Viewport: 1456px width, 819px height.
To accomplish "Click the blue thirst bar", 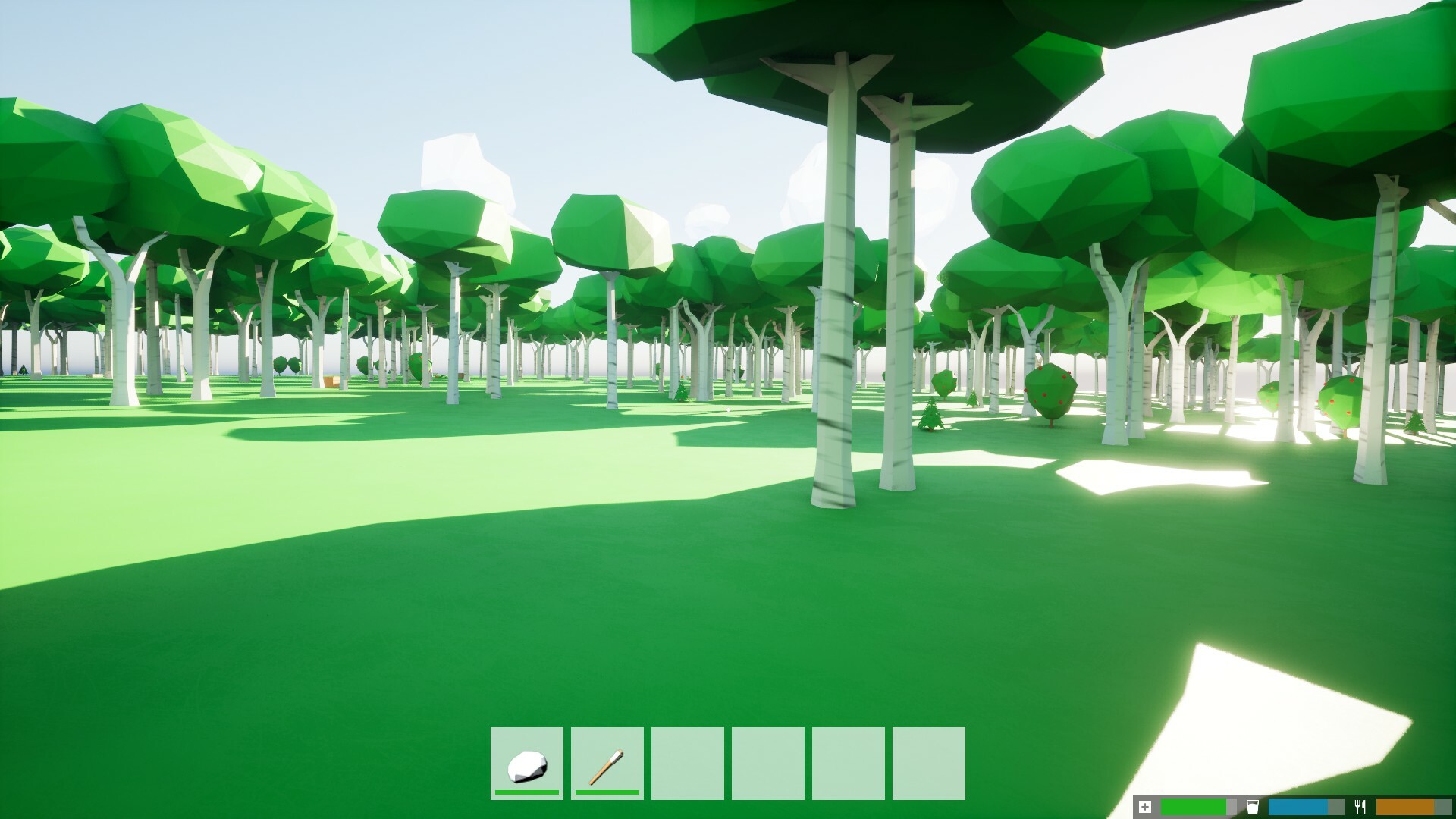I will point(1298,806).
